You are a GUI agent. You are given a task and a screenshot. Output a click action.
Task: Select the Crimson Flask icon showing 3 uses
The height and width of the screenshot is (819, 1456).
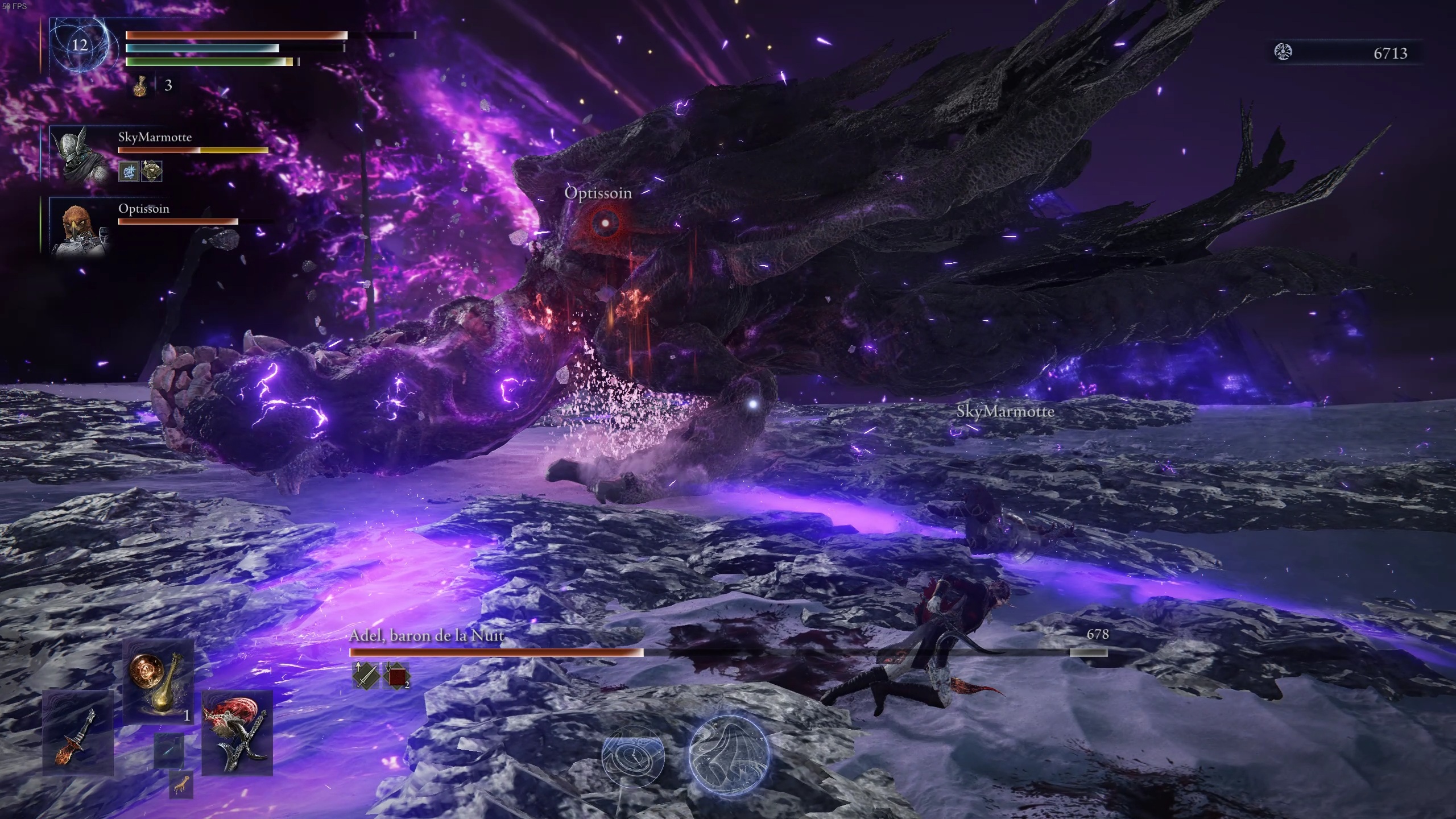141,86
